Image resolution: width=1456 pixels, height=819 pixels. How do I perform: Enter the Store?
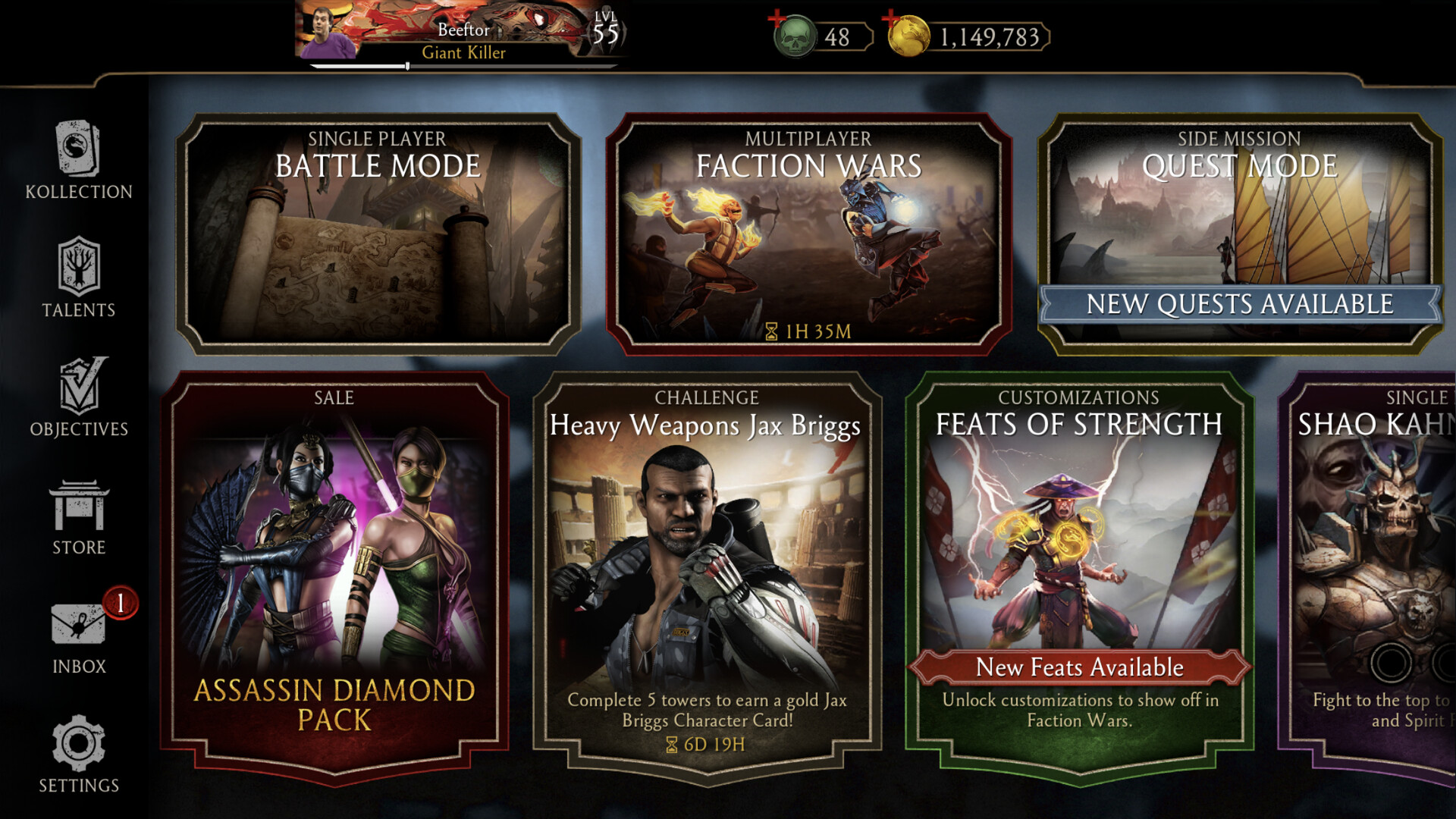pos(79,517)
